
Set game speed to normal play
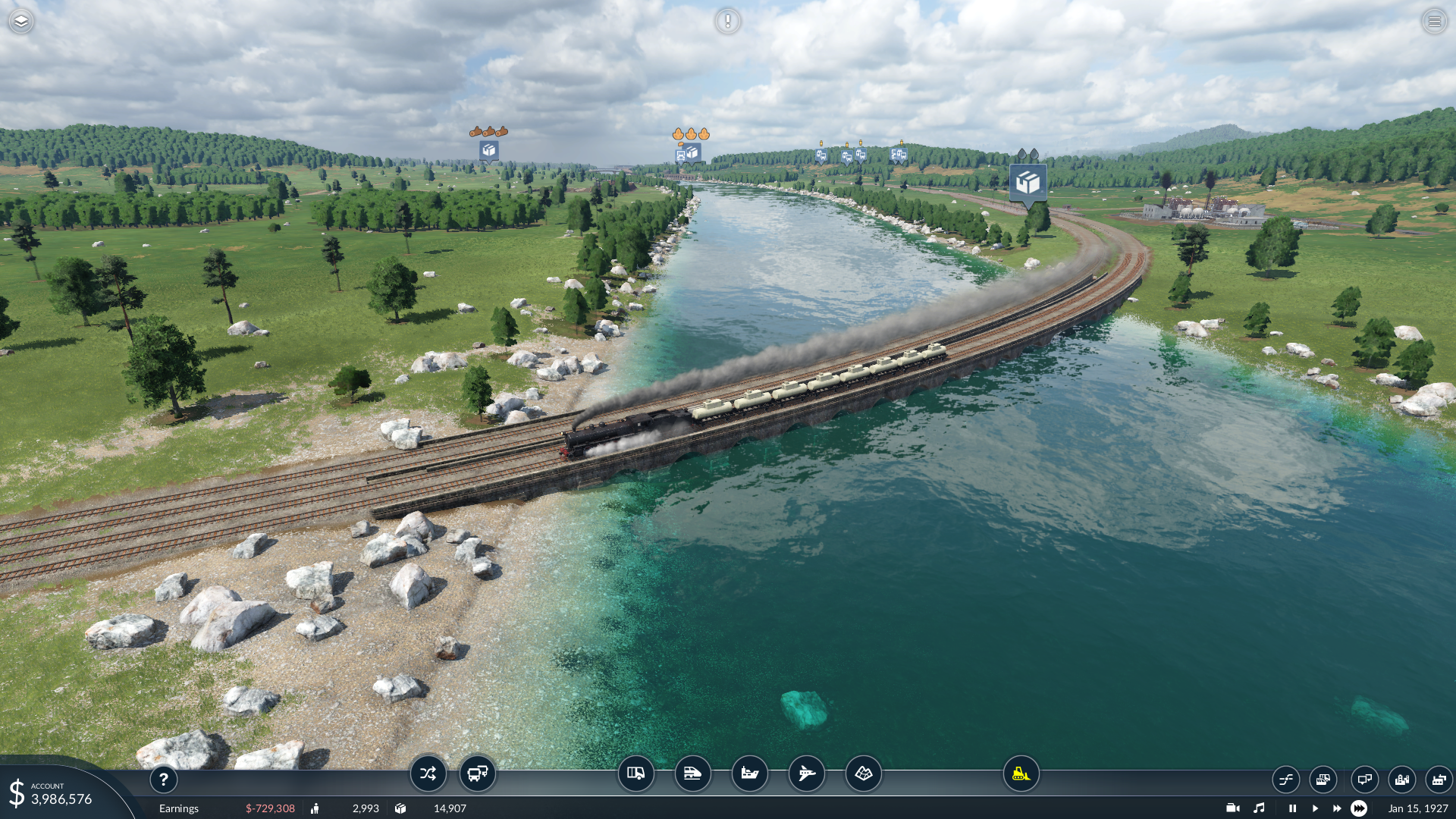[x=1315, y=808]
